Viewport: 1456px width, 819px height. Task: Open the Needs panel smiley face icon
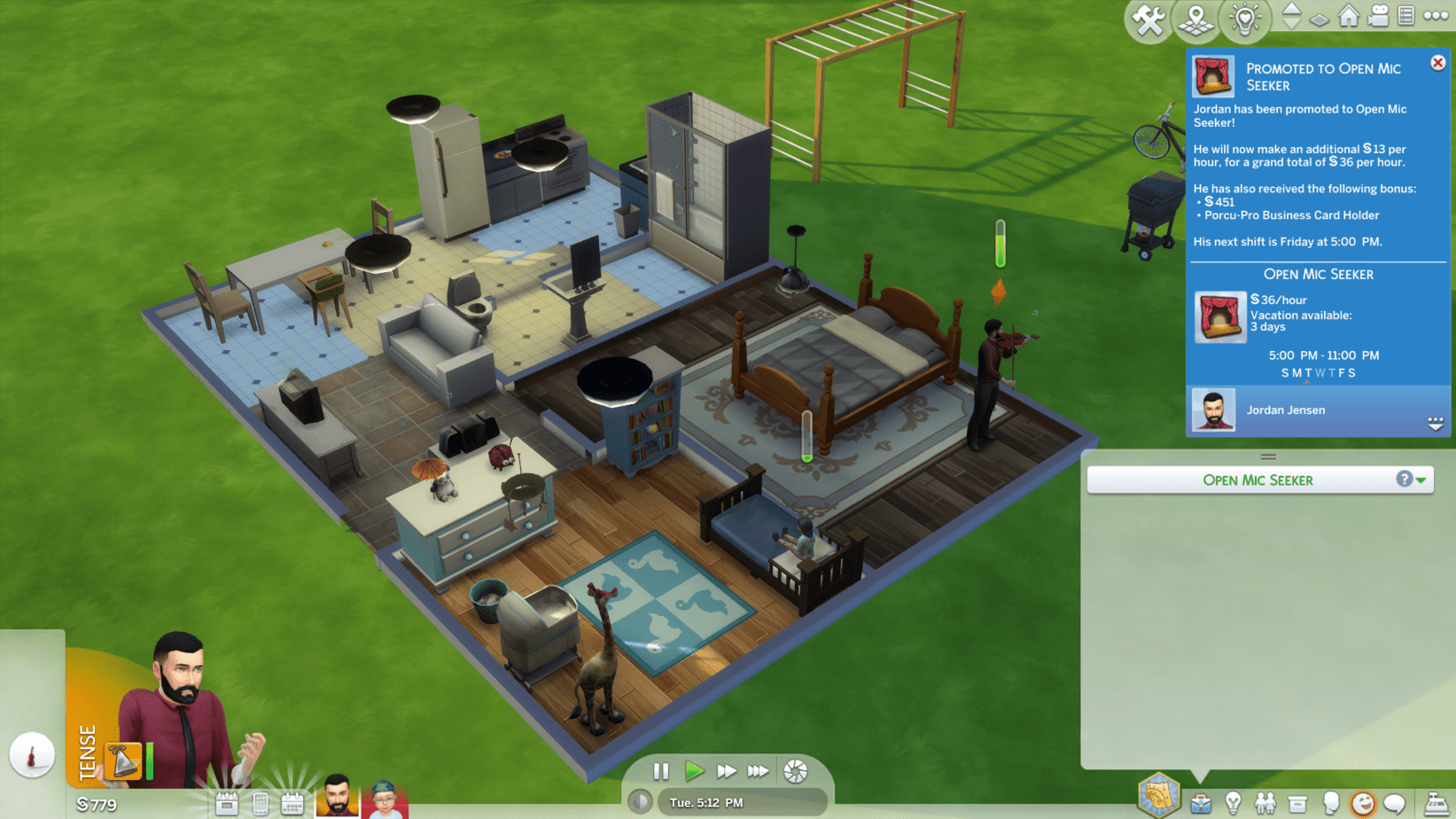click(1362, 803)
